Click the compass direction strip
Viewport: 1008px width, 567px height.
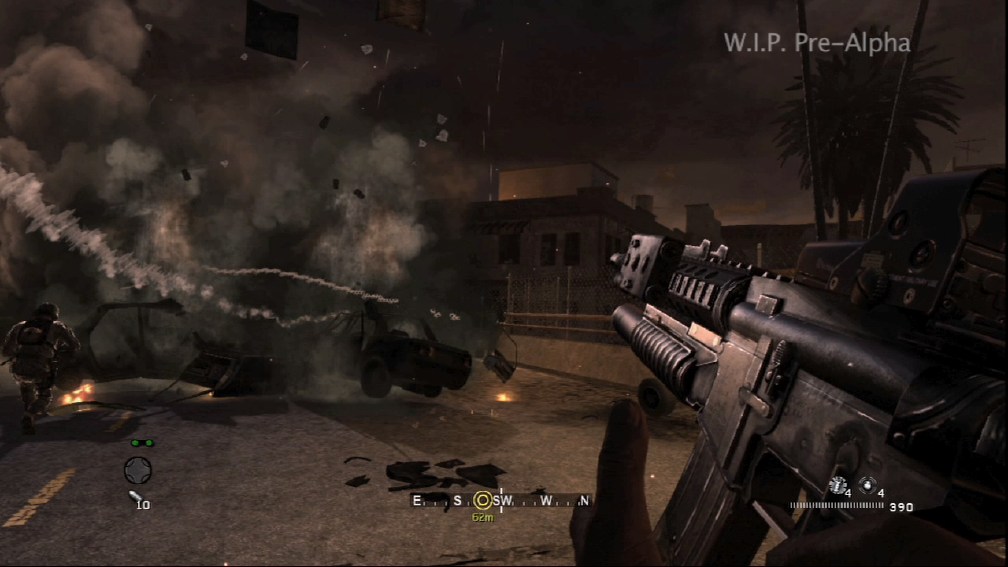coord(501,500)
